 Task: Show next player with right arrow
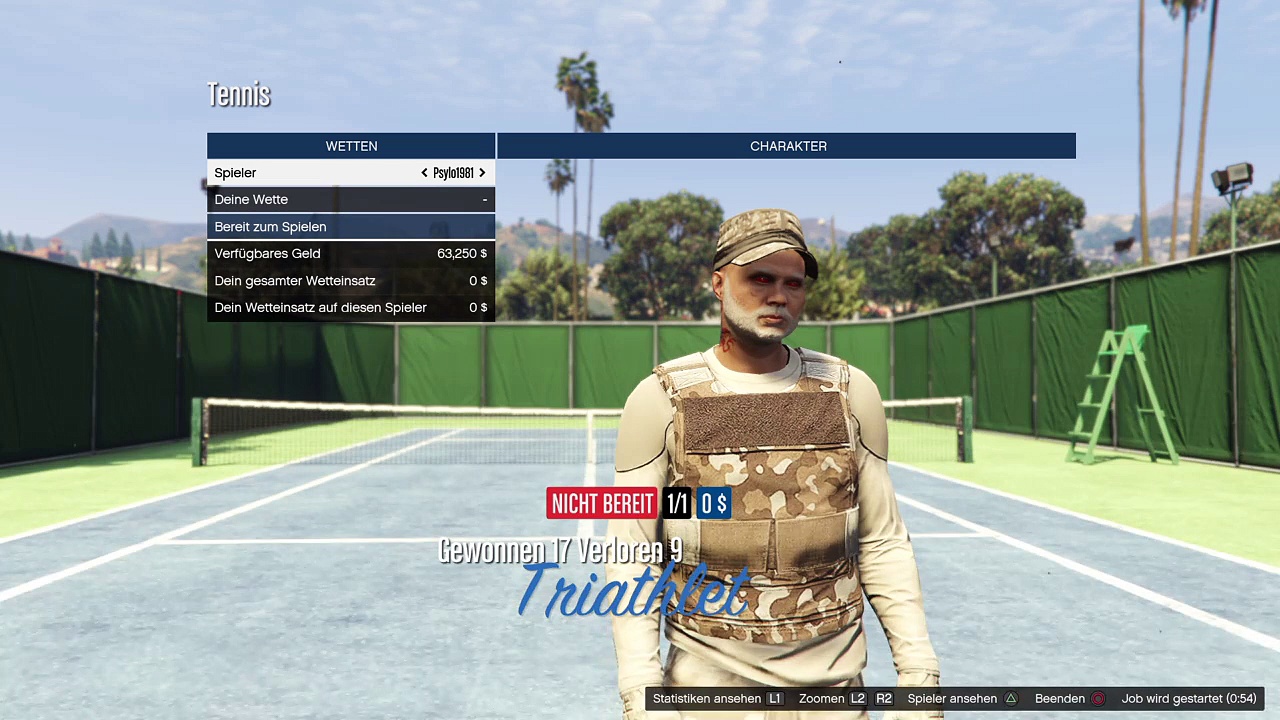(482, 173)
